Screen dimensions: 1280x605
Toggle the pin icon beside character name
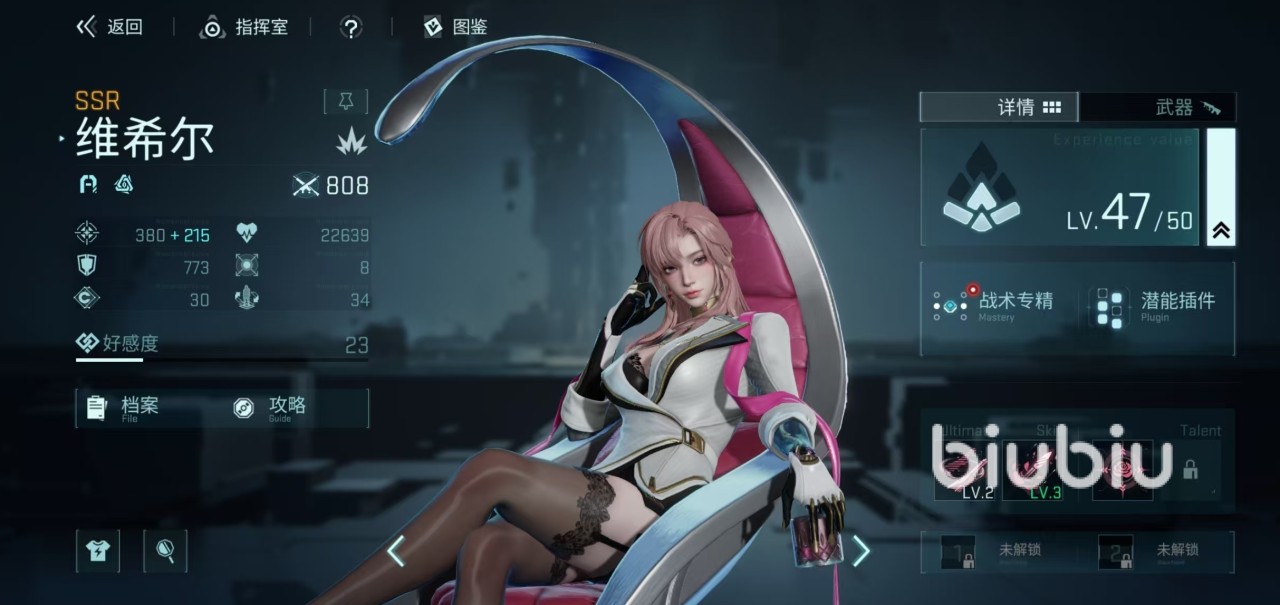coord(346,101)
